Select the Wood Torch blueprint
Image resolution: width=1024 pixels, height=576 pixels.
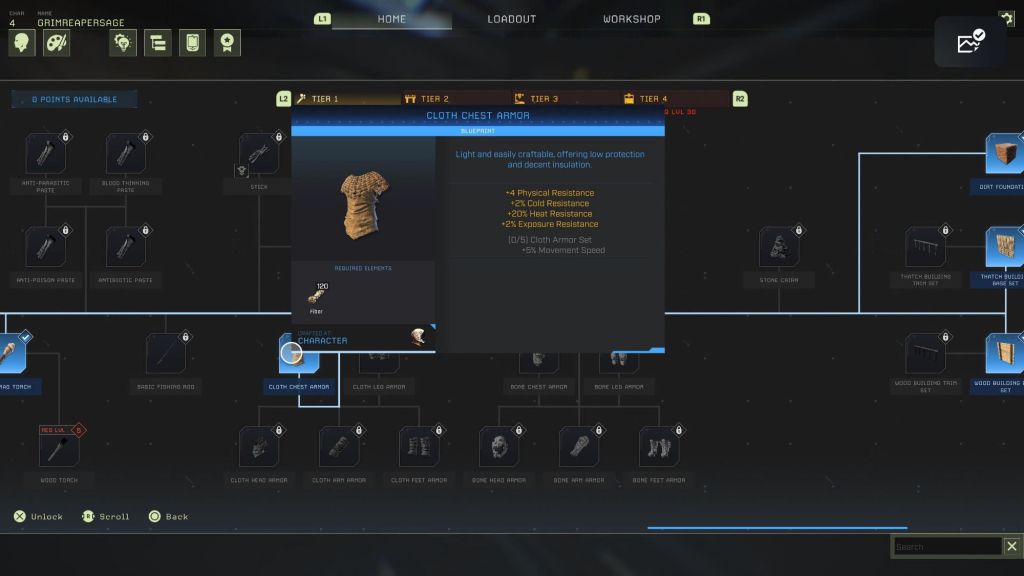pos(59,447)
